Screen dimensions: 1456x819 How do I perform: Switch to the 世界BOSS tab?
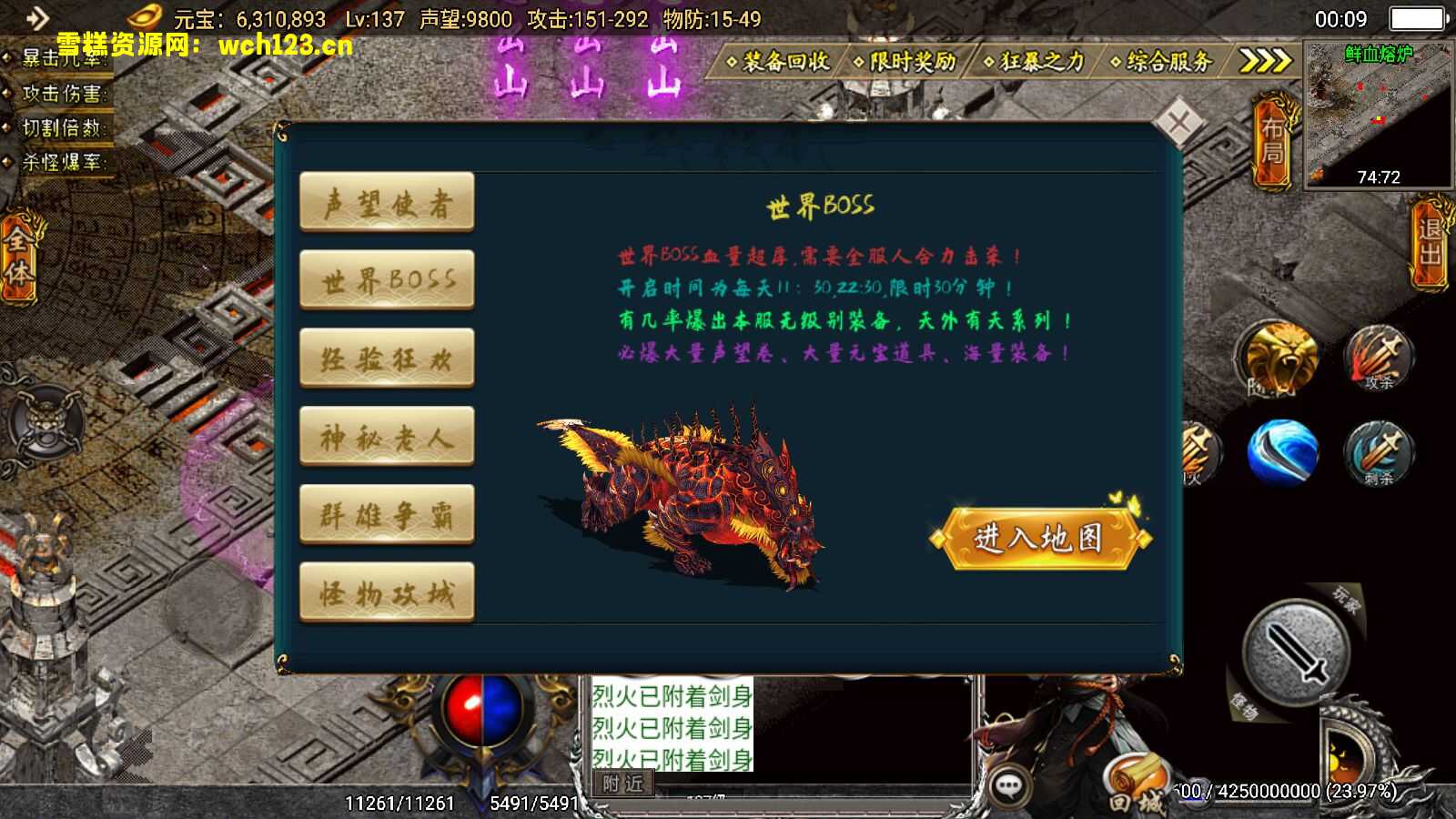tap(386, 279)
